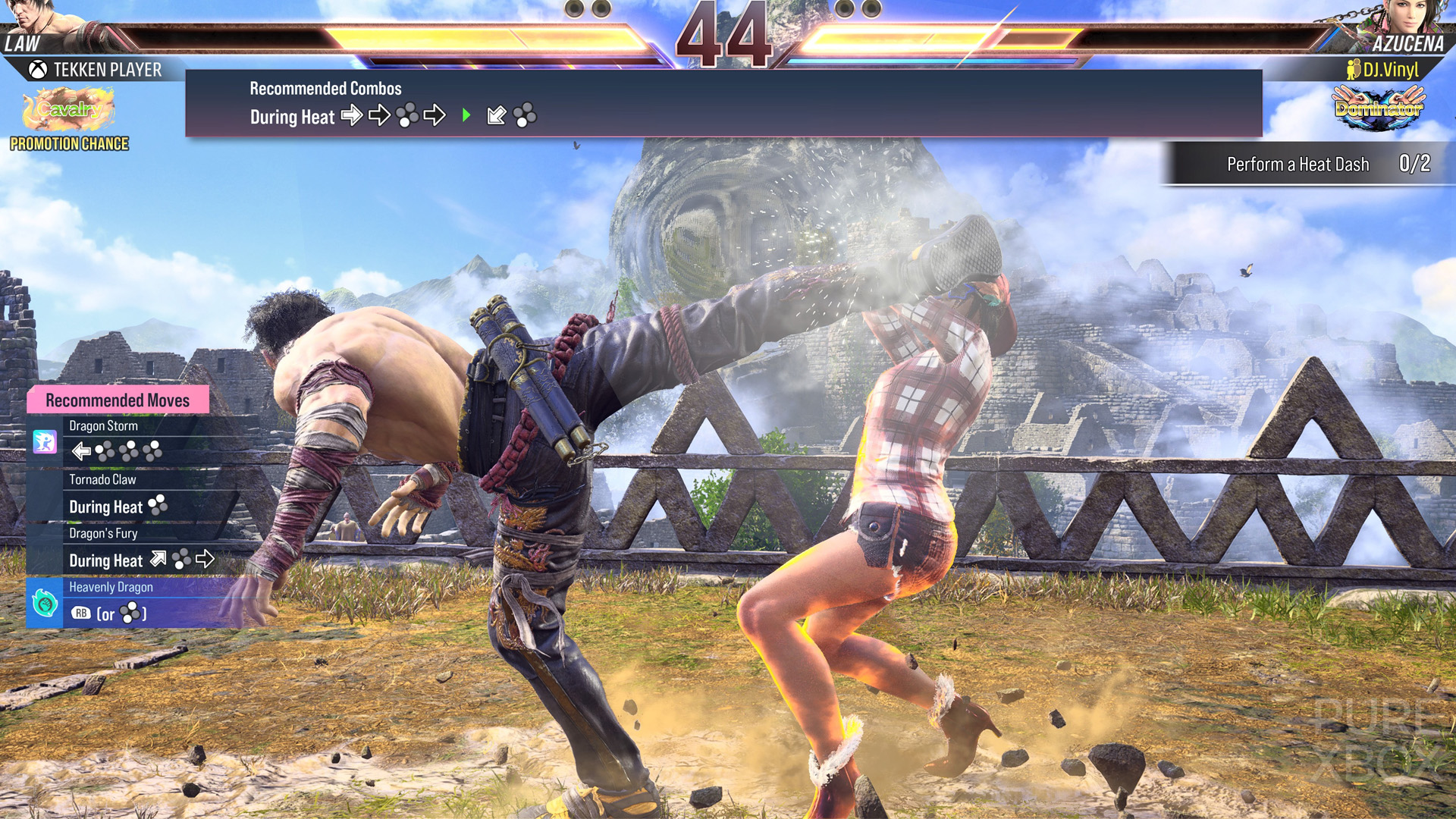Inspect the Dominator rank emblem

point(1378,108)
